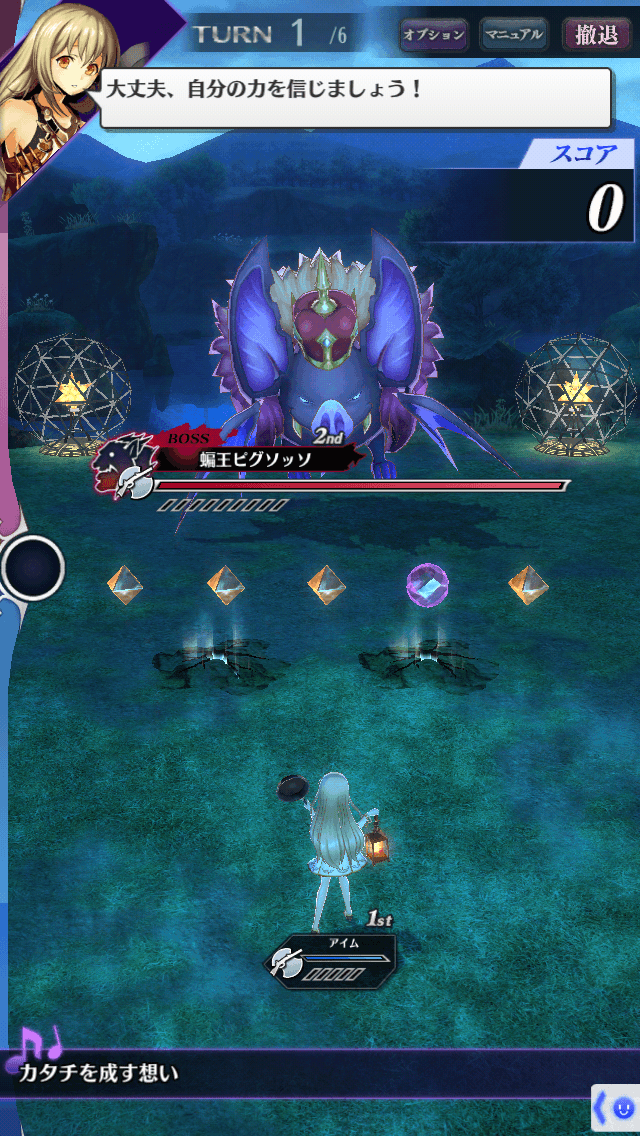Tap the dark circular button on left edge
Screen dimensions: 640x1136
tap(32, 567)
